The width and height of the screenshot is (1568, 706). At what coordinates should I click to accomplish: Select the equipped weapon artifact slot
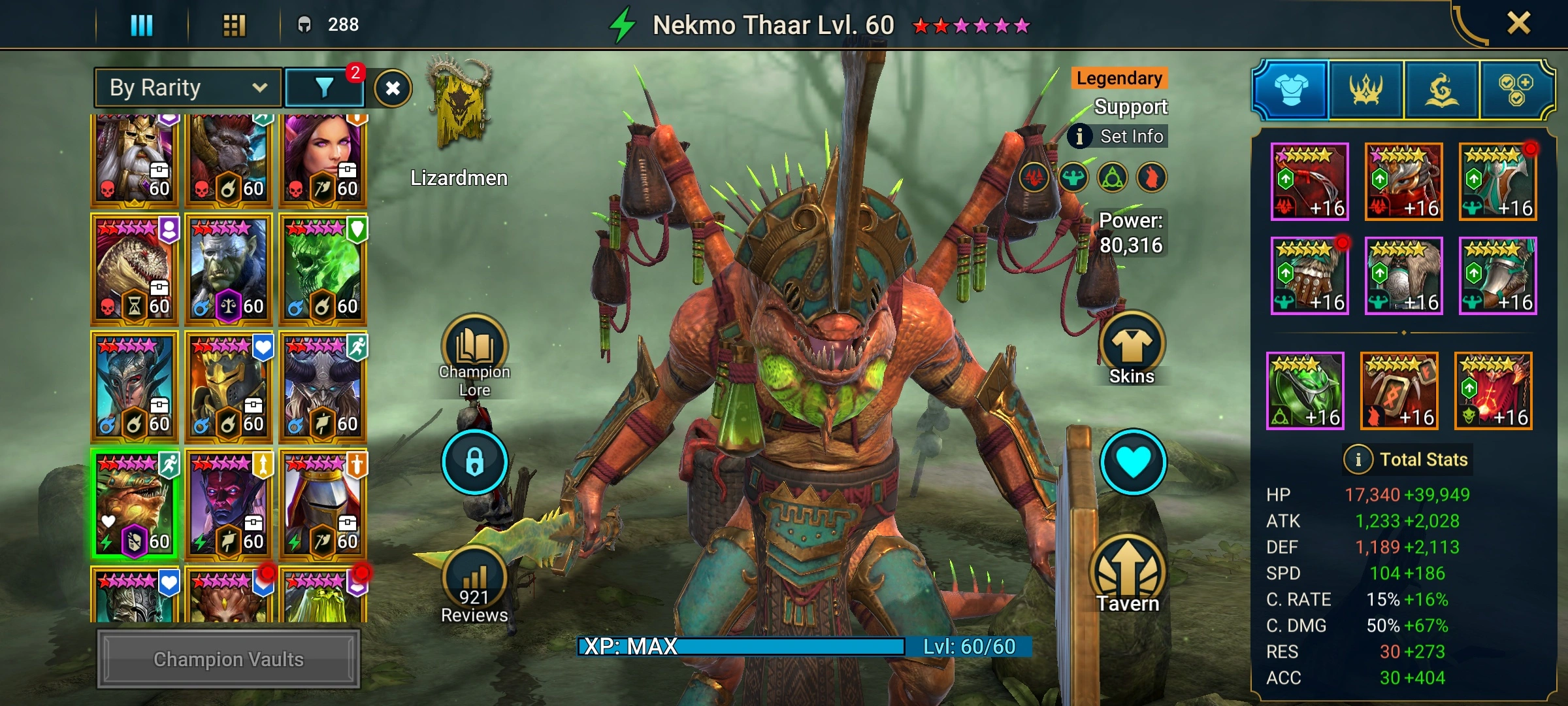[1309, 182]
